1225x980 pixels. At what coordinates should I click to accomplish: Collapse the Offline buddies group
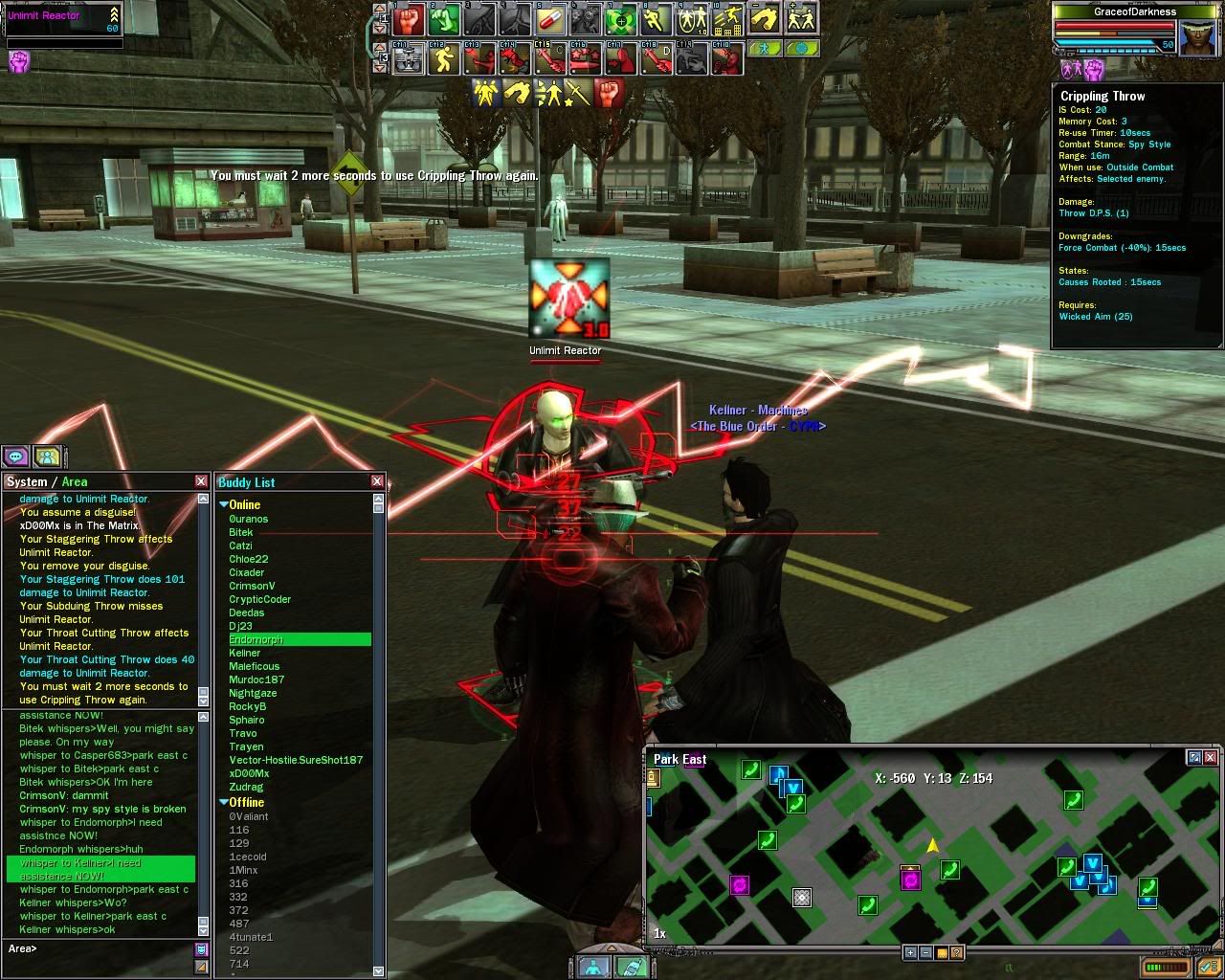coord(224,802)
